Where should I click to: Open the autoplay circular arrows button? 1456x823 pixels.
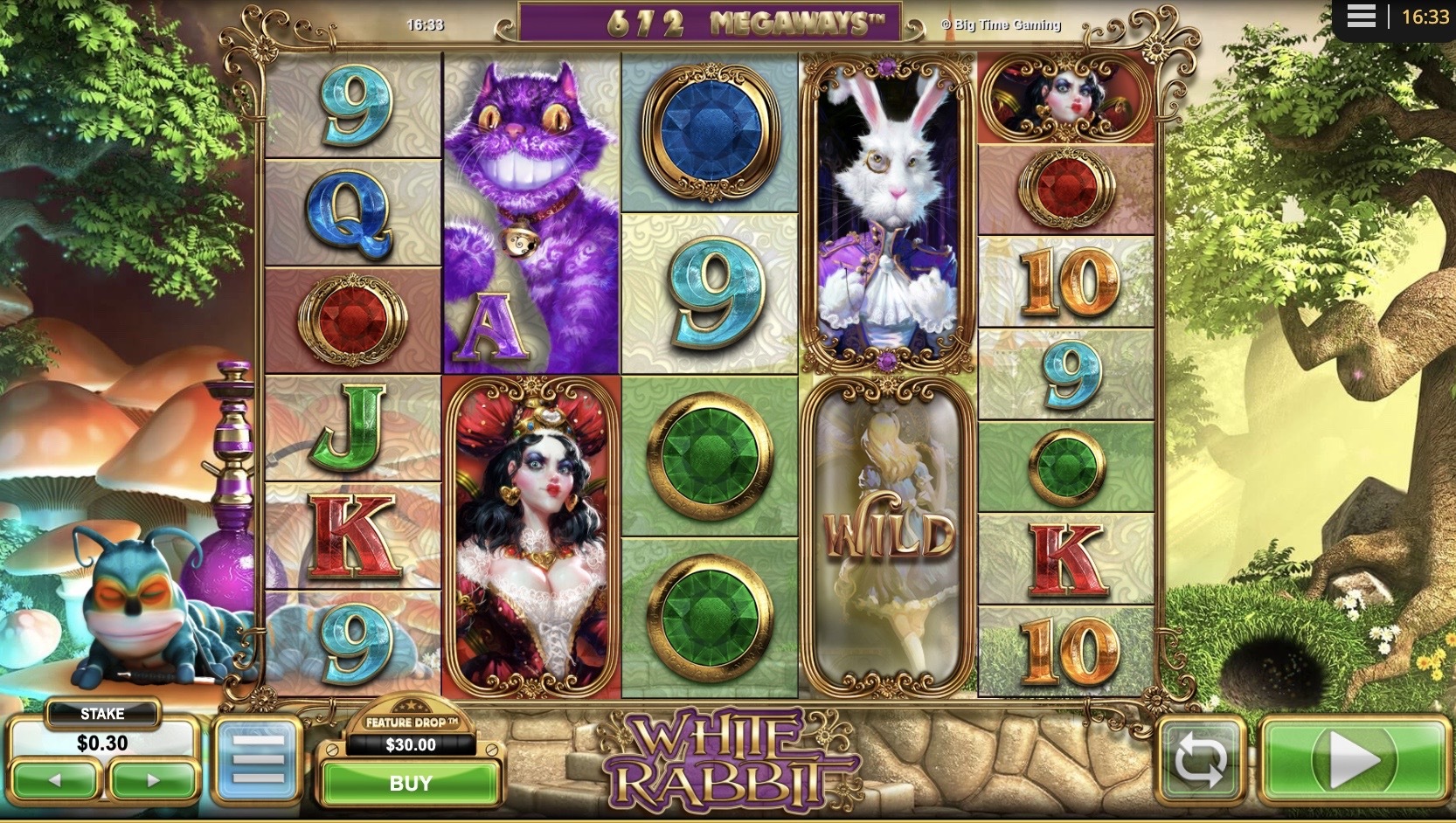pos(1201,760)
